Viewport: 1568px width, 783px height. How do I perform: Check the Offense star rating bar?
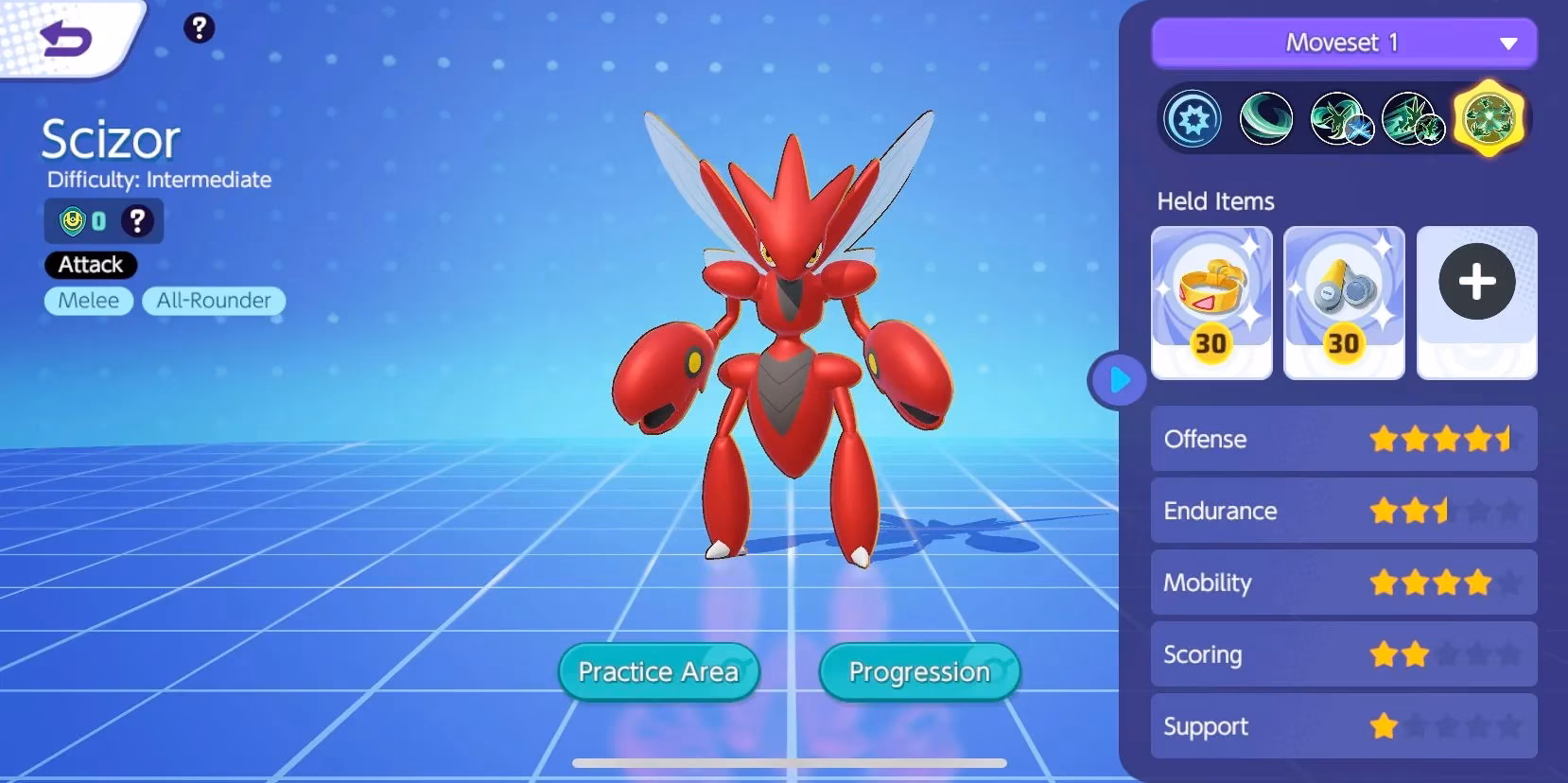[x=1344, y=439]
